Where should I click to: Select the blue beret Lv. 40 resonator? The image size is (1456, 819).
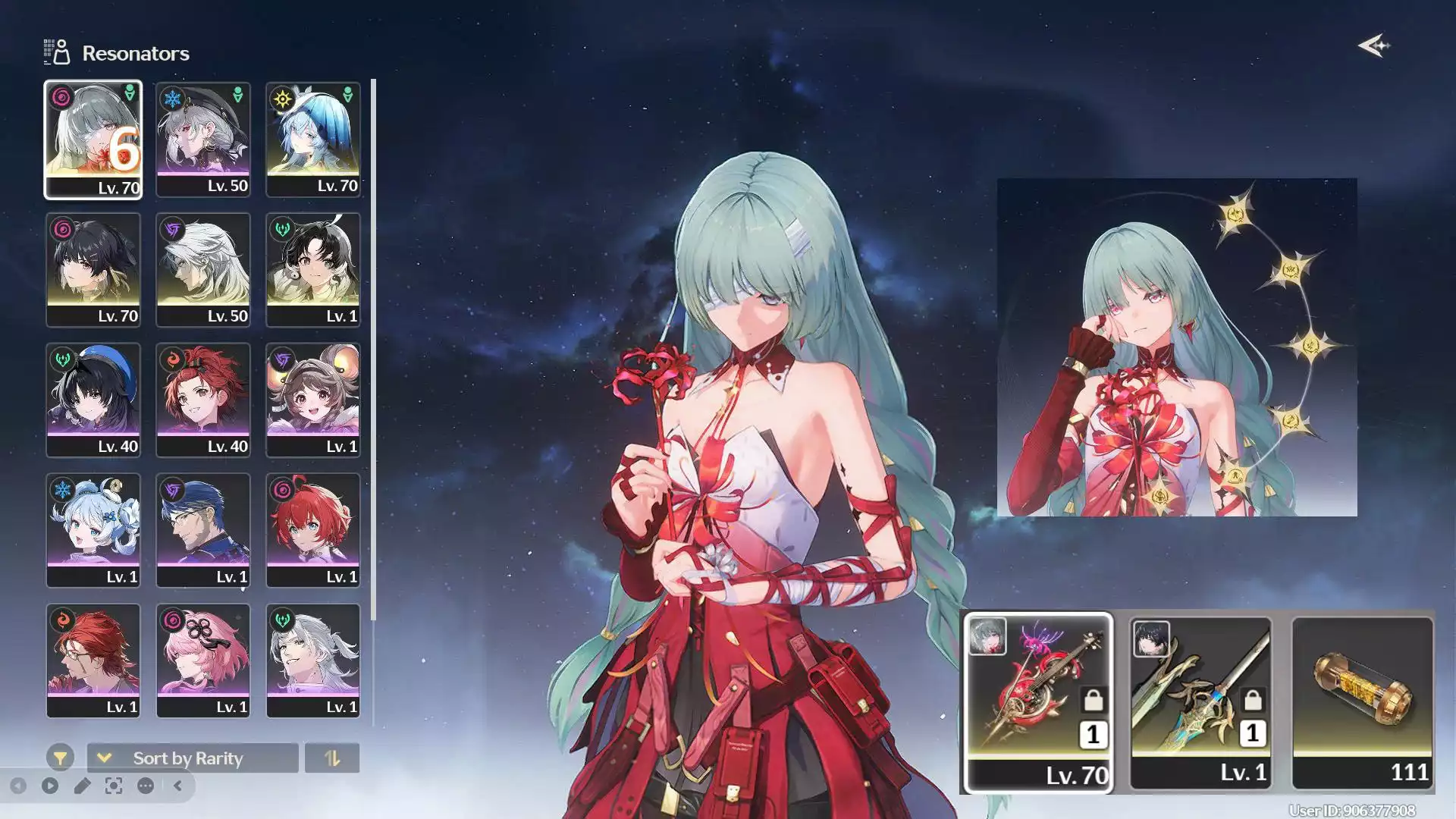click(x=93, y=400)
